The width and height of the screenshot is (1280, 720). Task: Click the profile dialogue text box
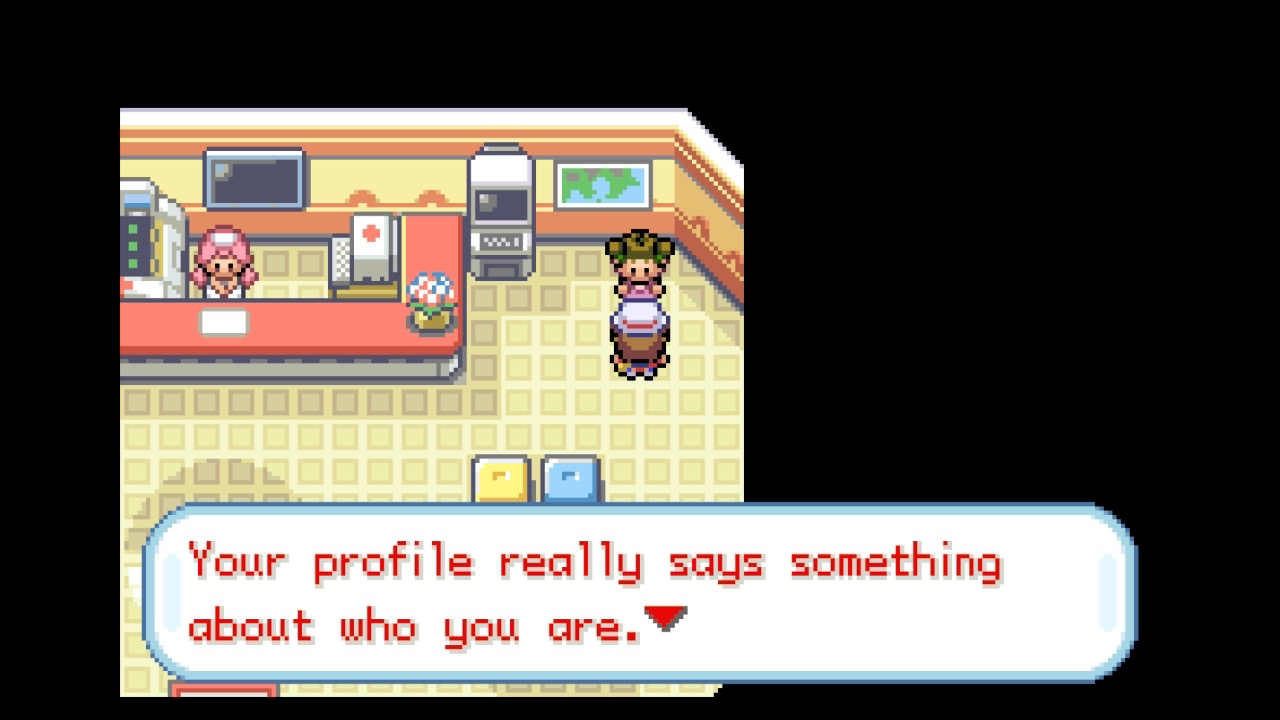(x=640, y=593)
